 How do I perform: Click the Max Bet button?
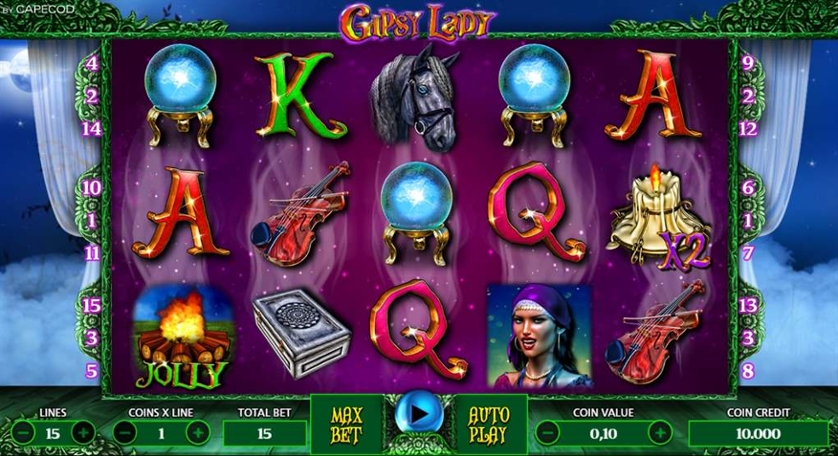pyautogui.click(x=345, y=424)
